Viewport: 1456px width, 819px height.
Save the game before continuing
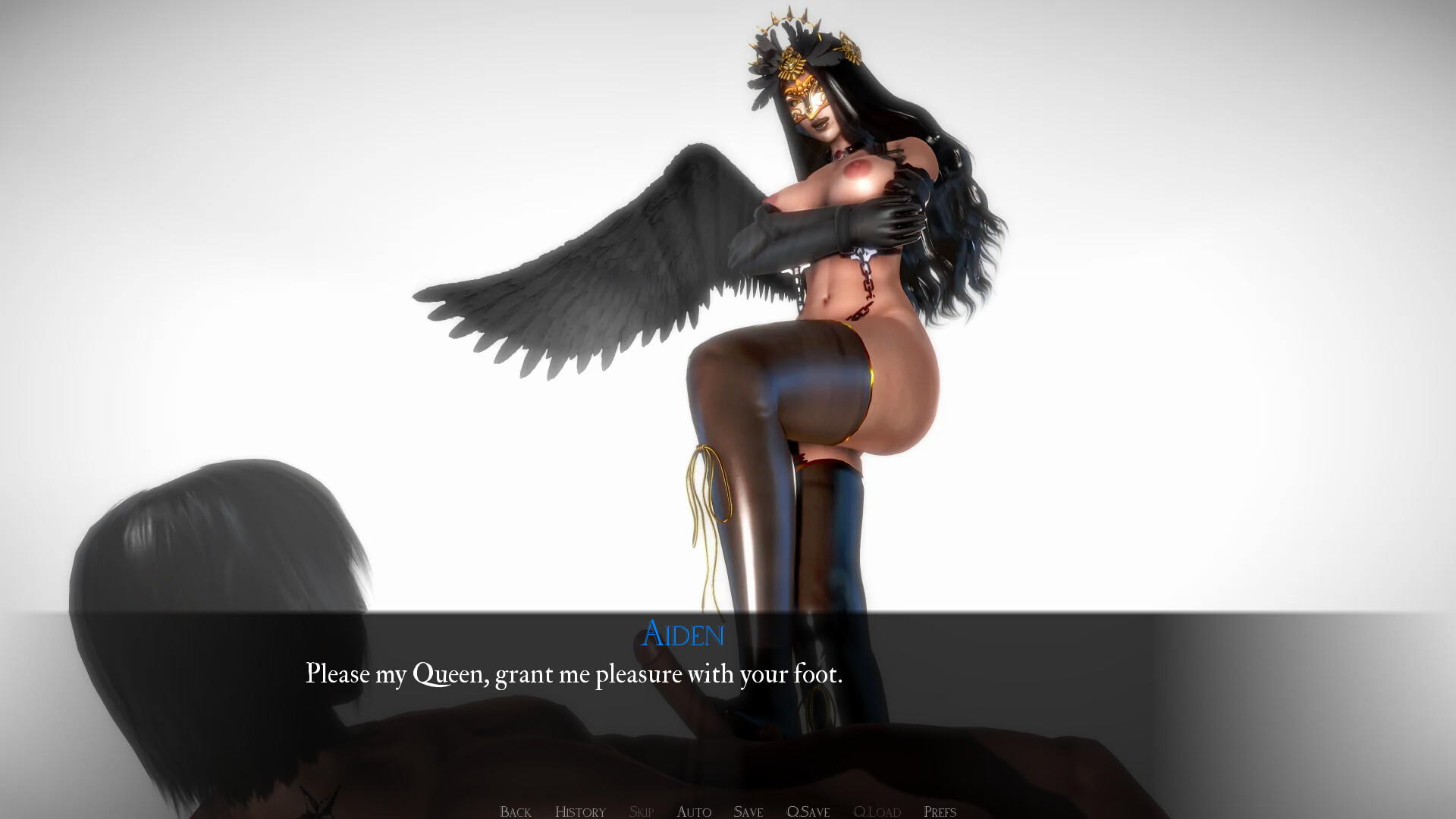[748, 811]
